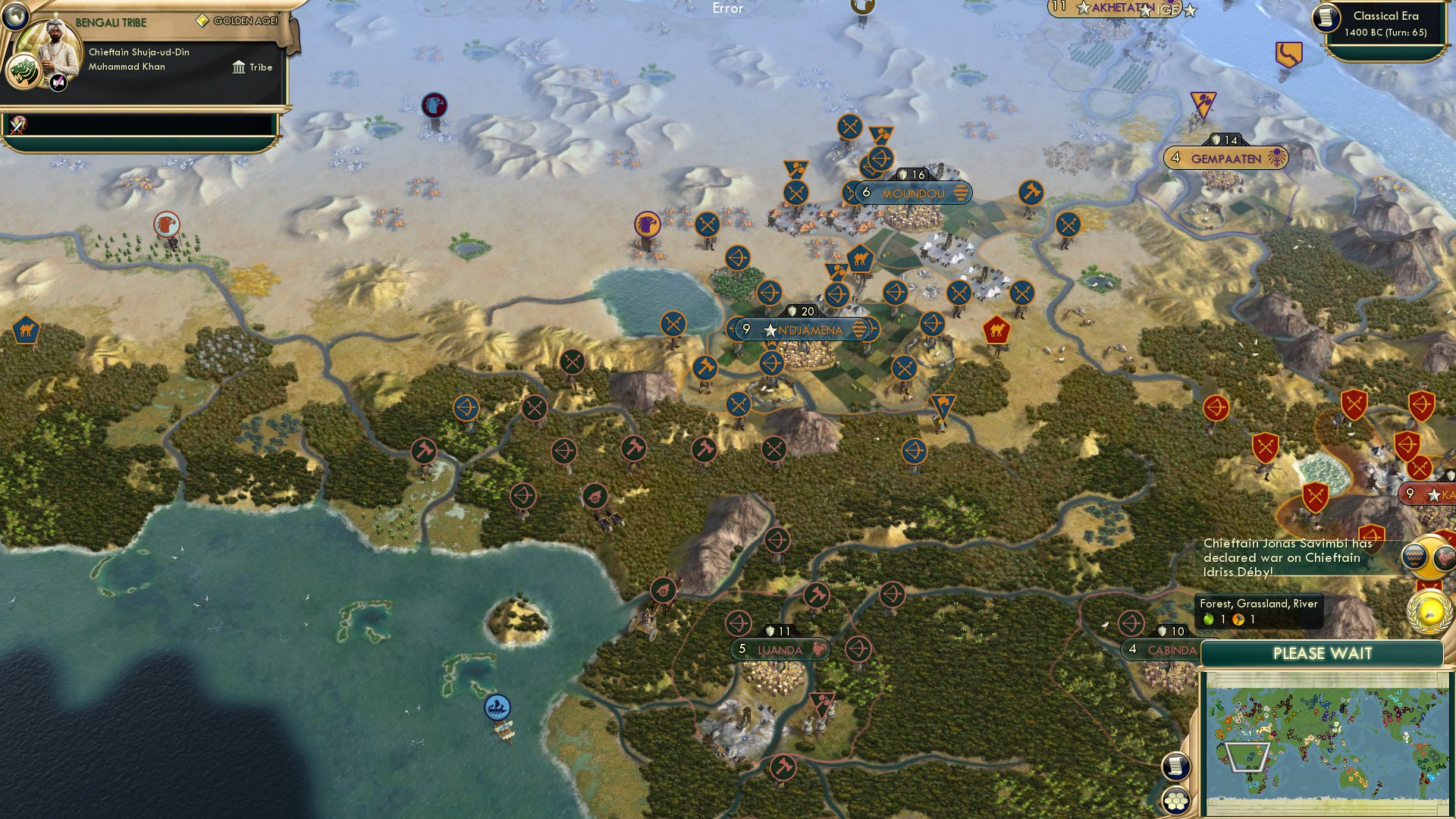Image resolution: width=1456 pixels, height=819 pixels.
Task: Click the Golden Age diamond icon
Action: click(x=202, y=21)
